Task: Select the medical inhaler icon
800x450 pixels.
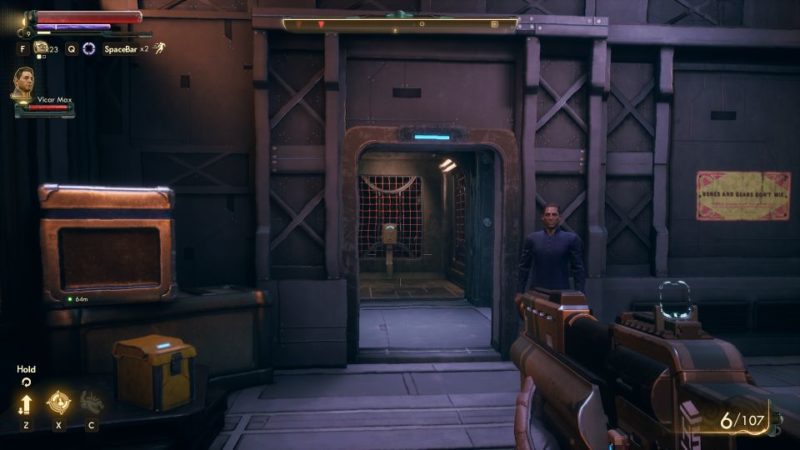Action: (41, 47)
